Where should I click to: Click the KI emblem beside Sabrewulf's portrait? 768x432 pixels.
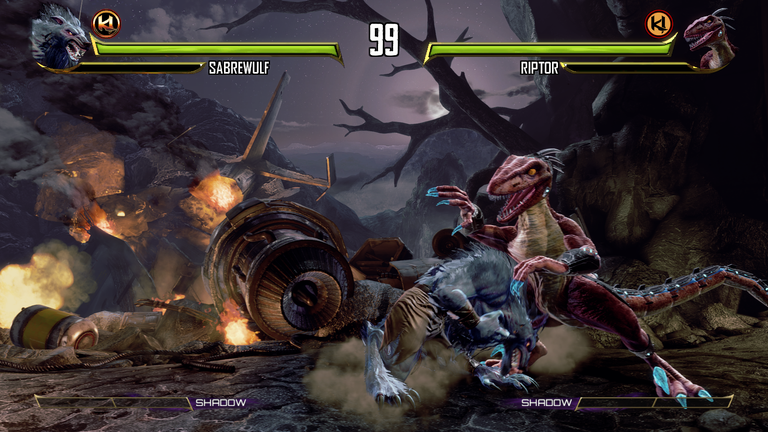tap(106, 23)
